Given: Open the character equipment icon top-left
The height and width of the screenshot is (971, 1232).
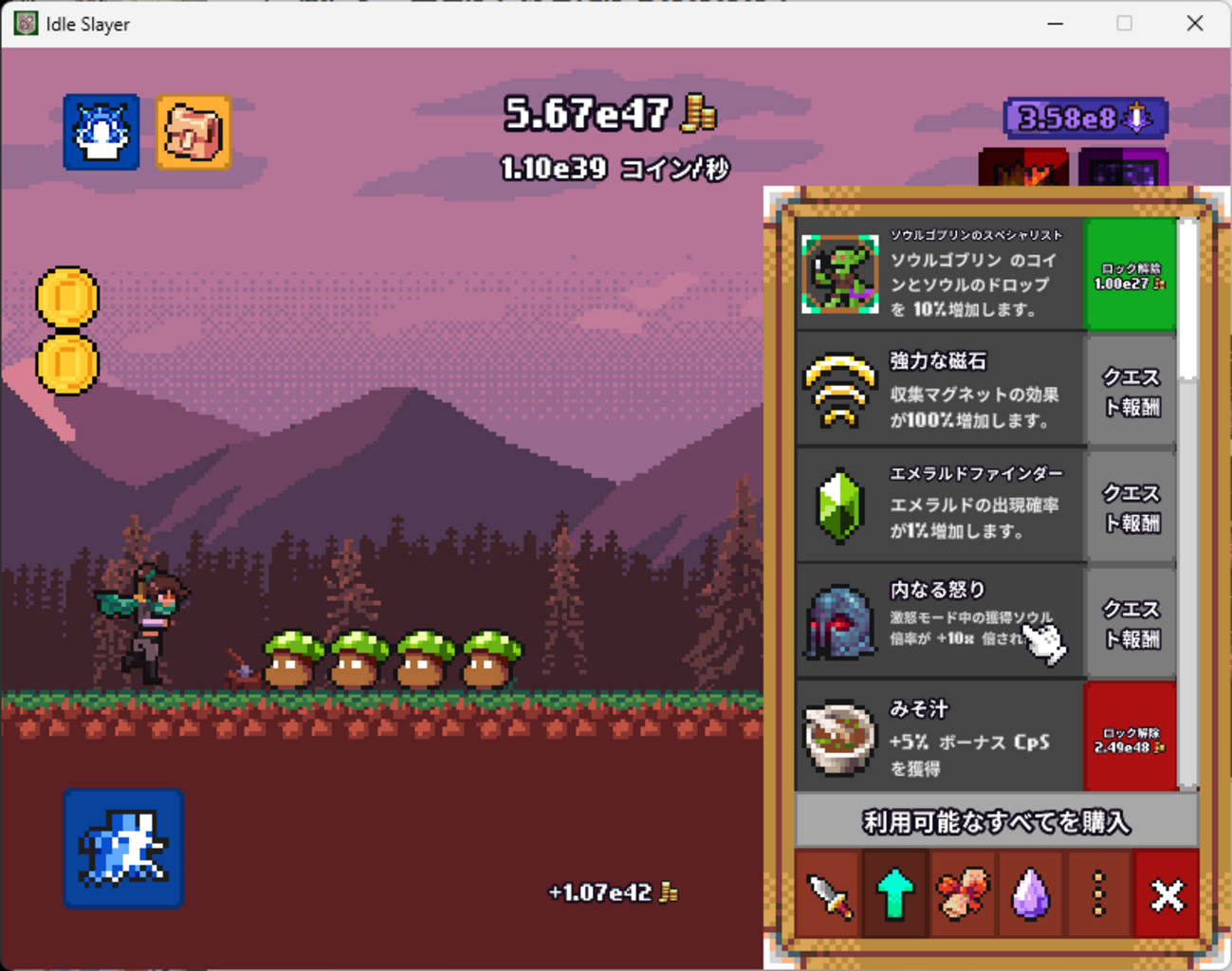Looking at the screenshot, I should coord(100,133).
